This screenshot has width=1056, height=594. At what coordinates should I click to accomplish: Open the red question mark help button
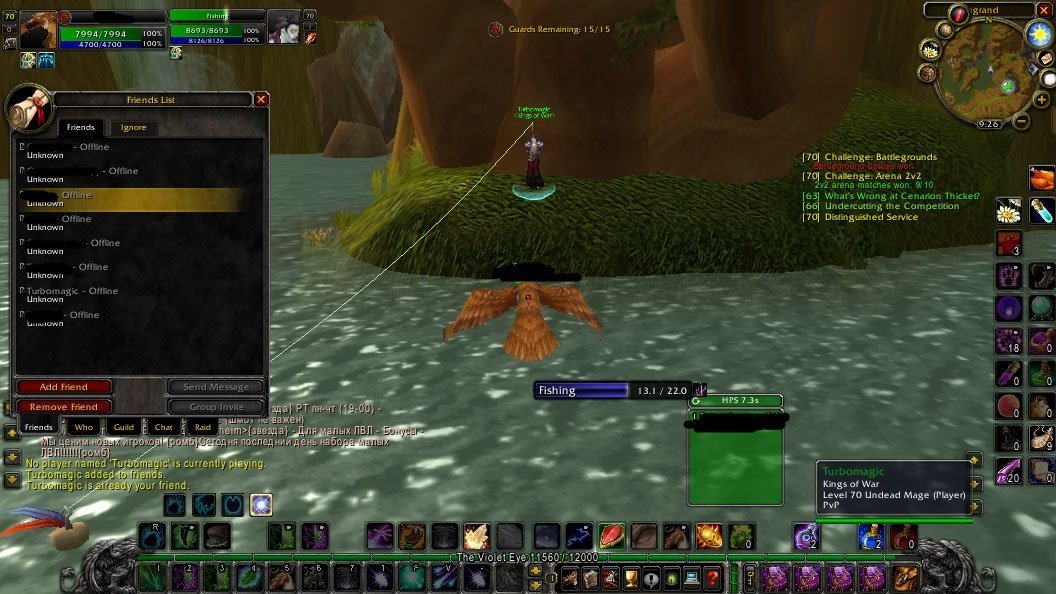tap(712, 577)
